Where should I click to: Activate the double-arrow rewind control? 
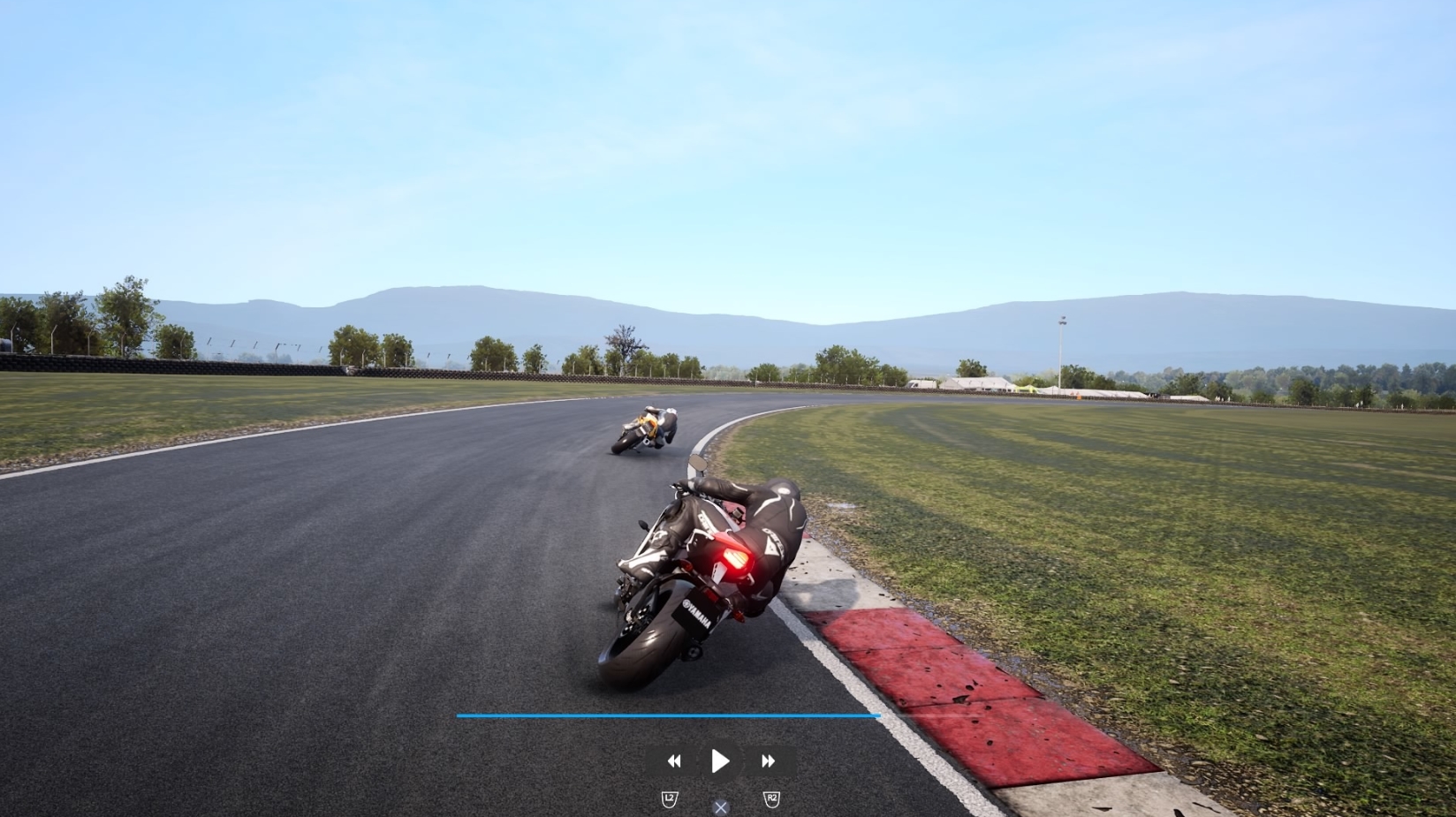(673, 760)
